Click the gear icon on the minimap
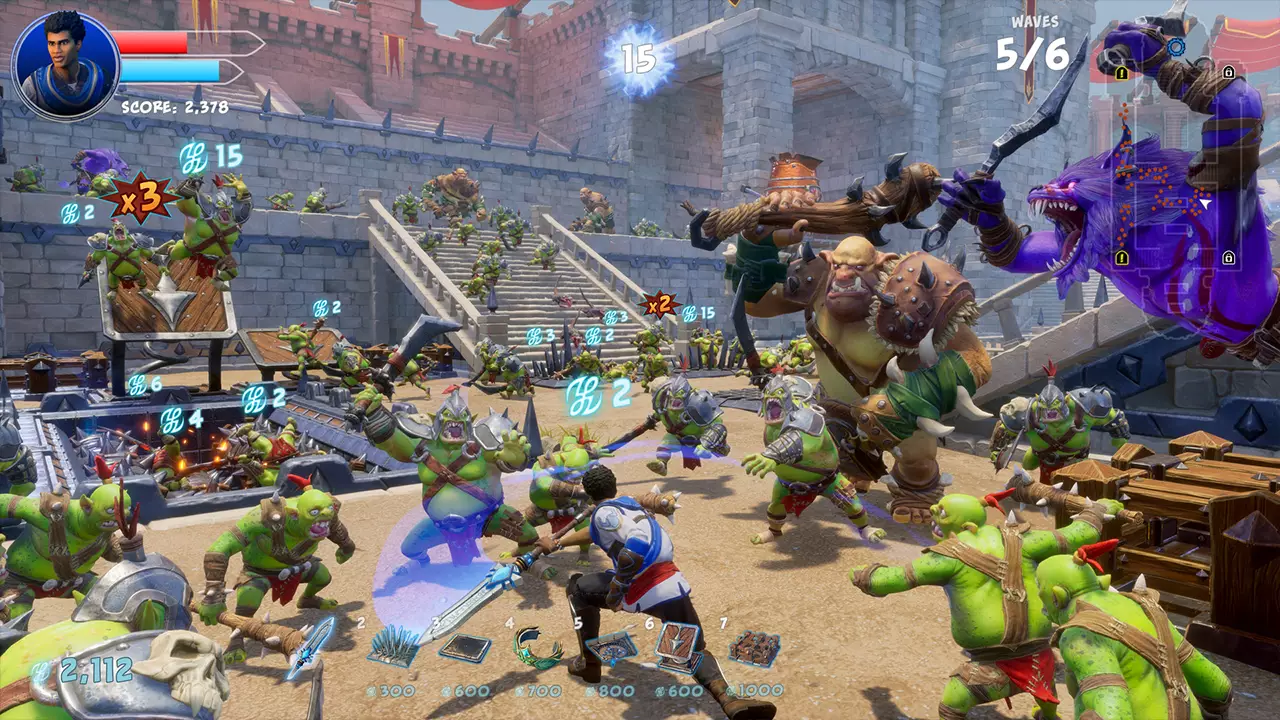Viewport: 1280px width, 720px height. [x=1177, y=46]
